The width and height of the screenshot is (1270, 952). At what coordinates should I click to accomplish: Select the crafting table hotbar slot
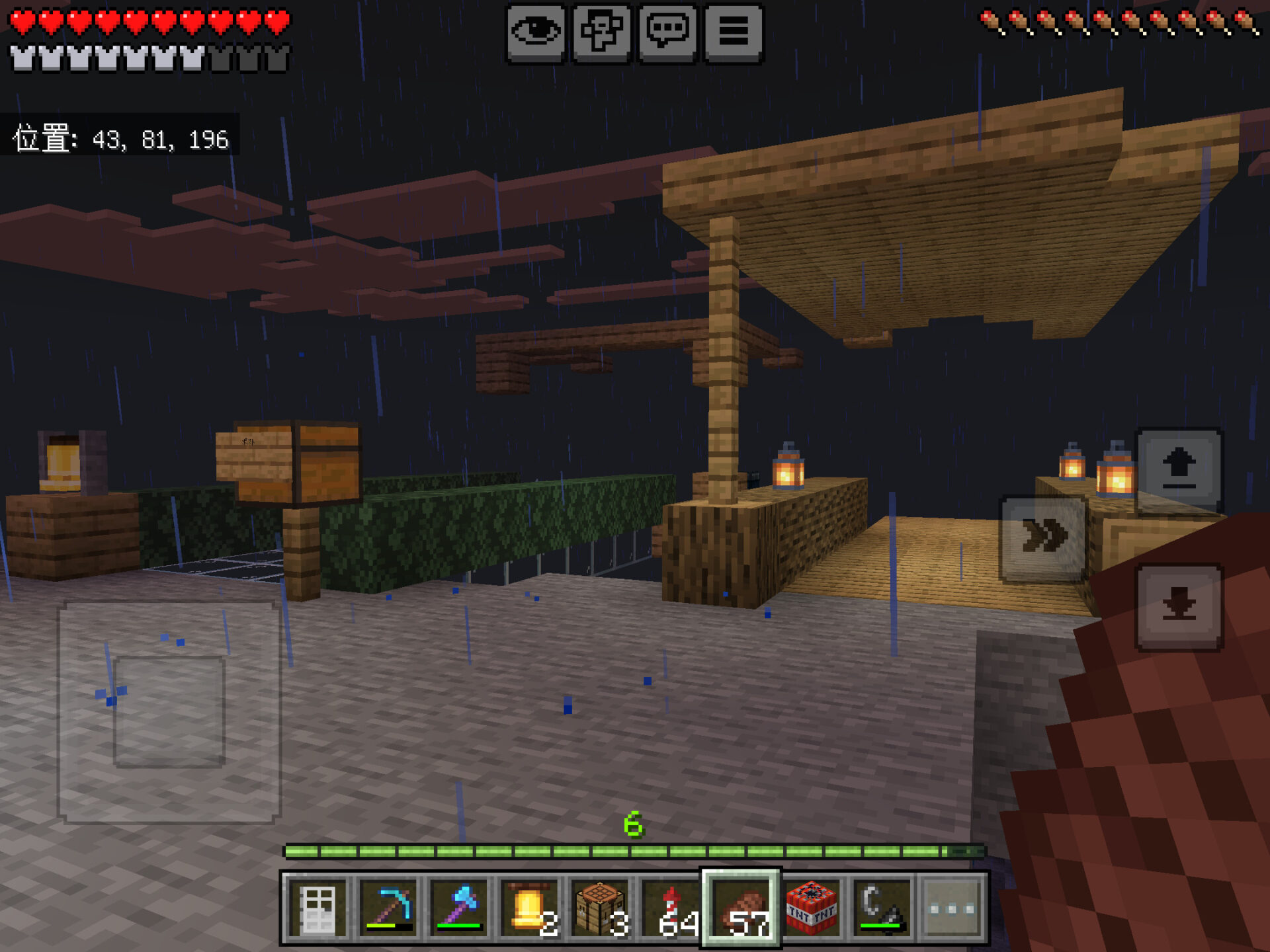[600, 909]
